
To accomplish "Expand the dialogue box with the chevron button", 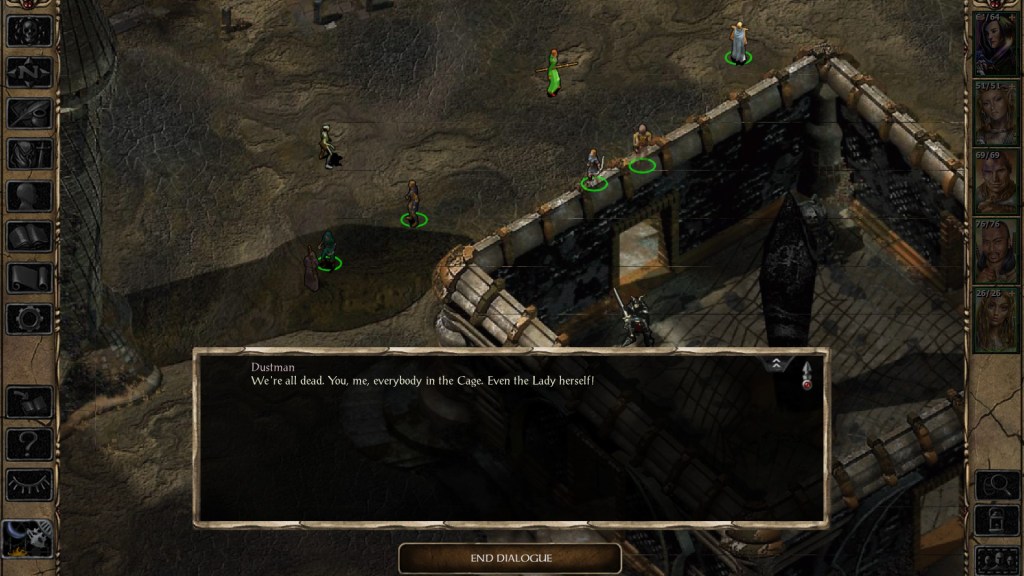I will (x=776, y=365).
